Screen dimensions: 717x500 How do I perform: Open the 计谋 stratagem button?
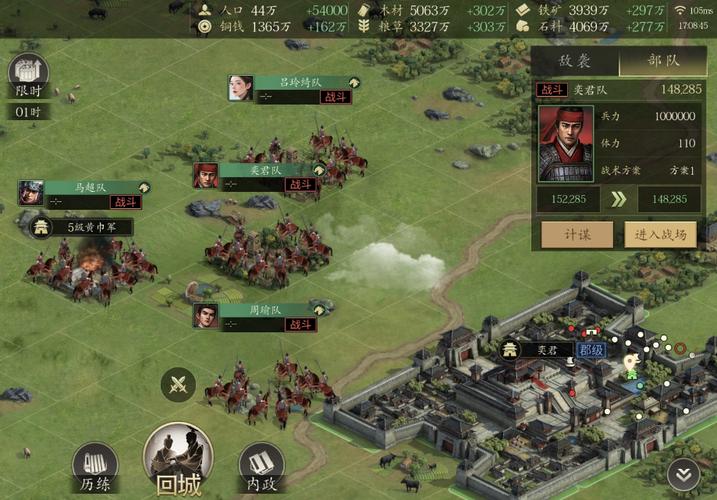(576, 234)
